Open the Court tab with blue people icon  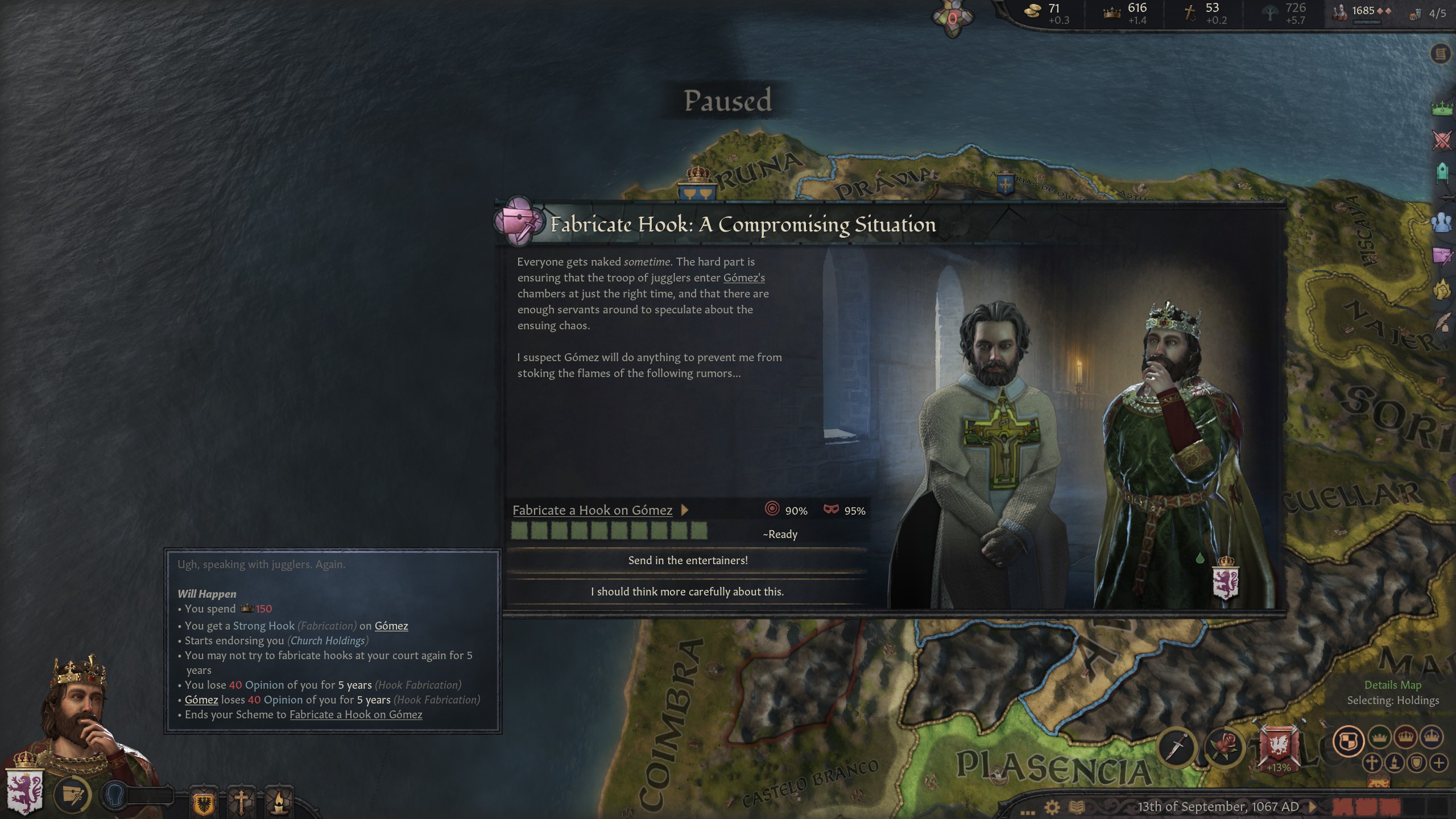coord(1442,222)
